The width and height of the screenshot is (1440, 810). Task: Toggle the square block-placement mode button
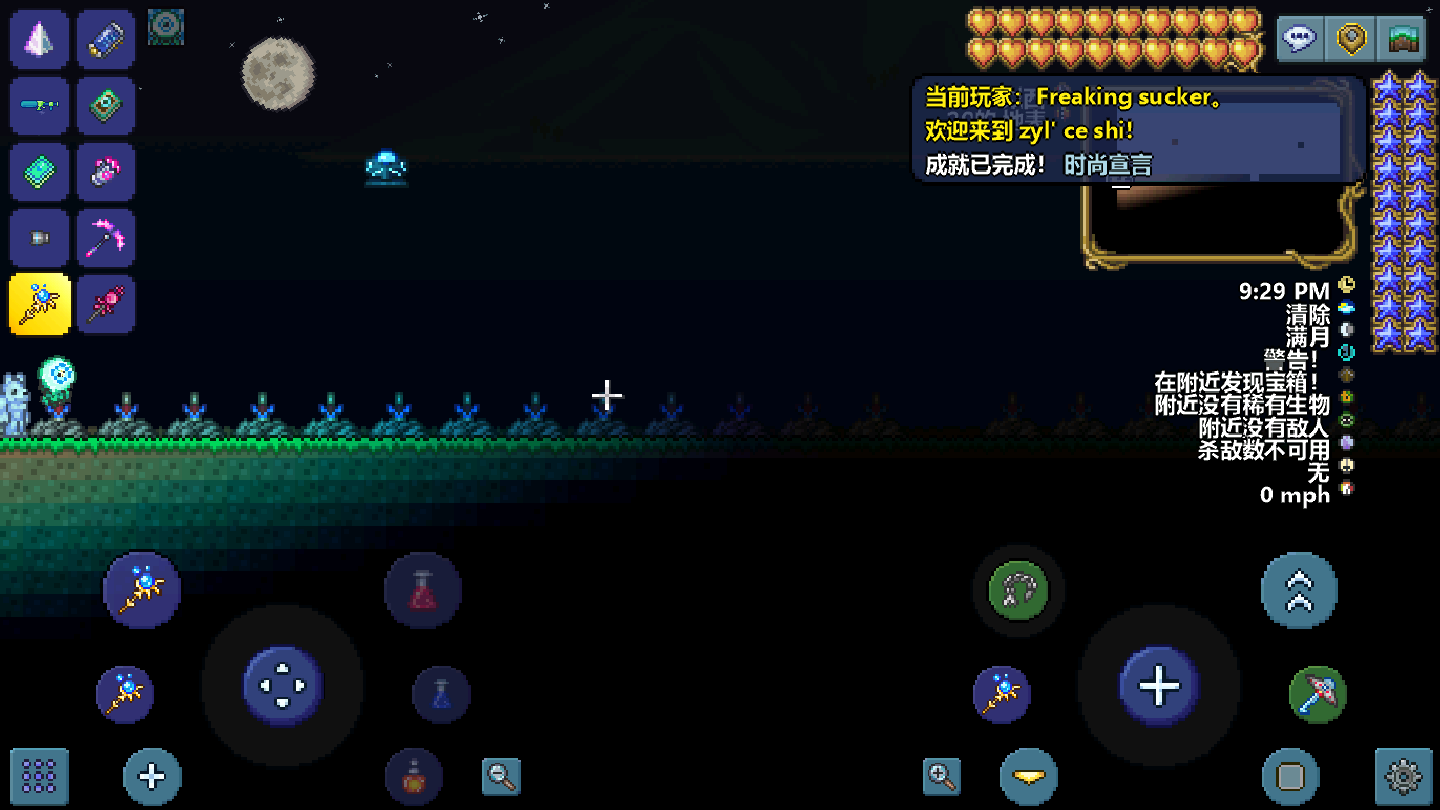pos(1291,775)
